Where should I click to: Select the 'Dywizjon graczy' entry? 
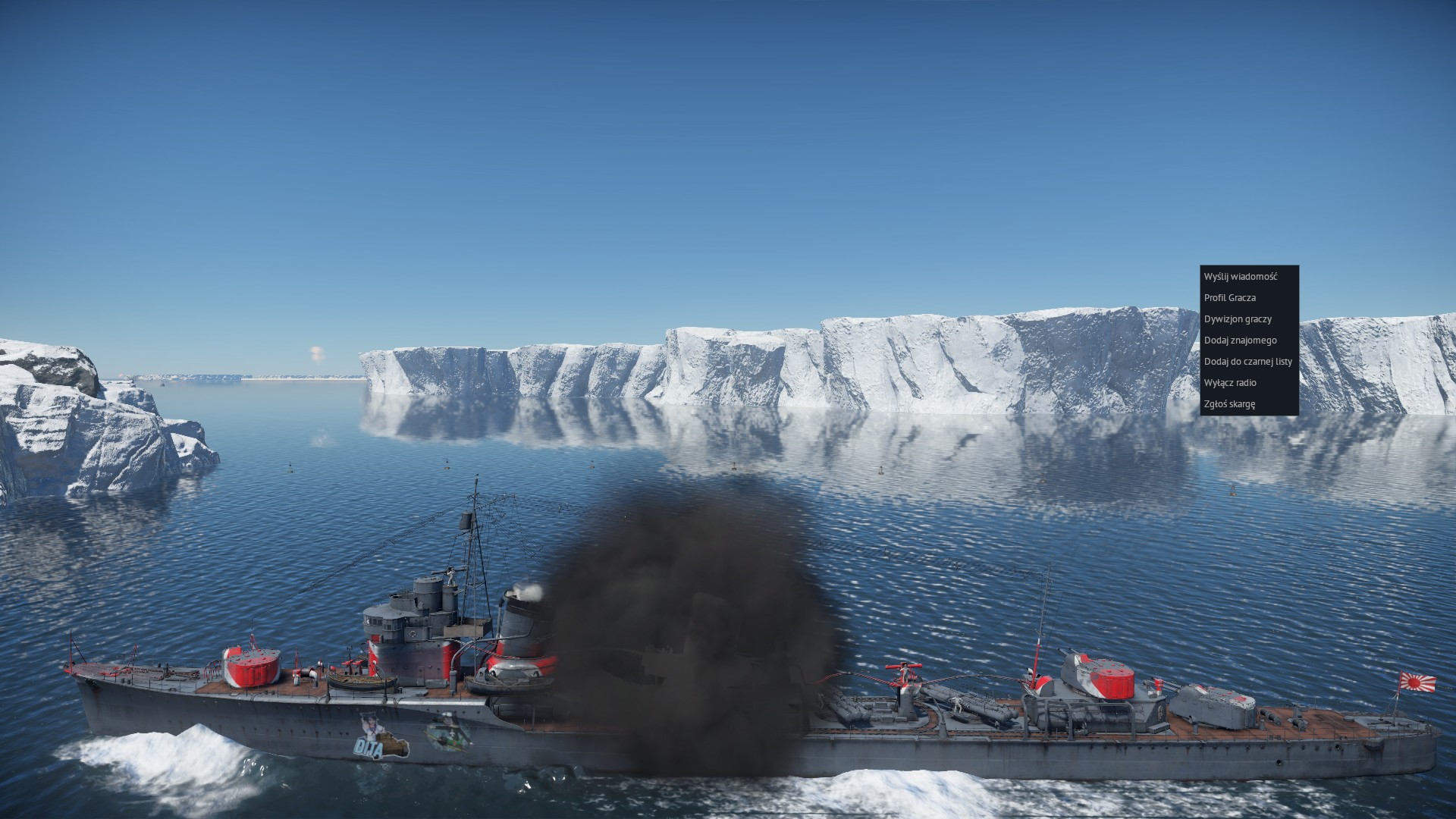tap(1238, 319)
